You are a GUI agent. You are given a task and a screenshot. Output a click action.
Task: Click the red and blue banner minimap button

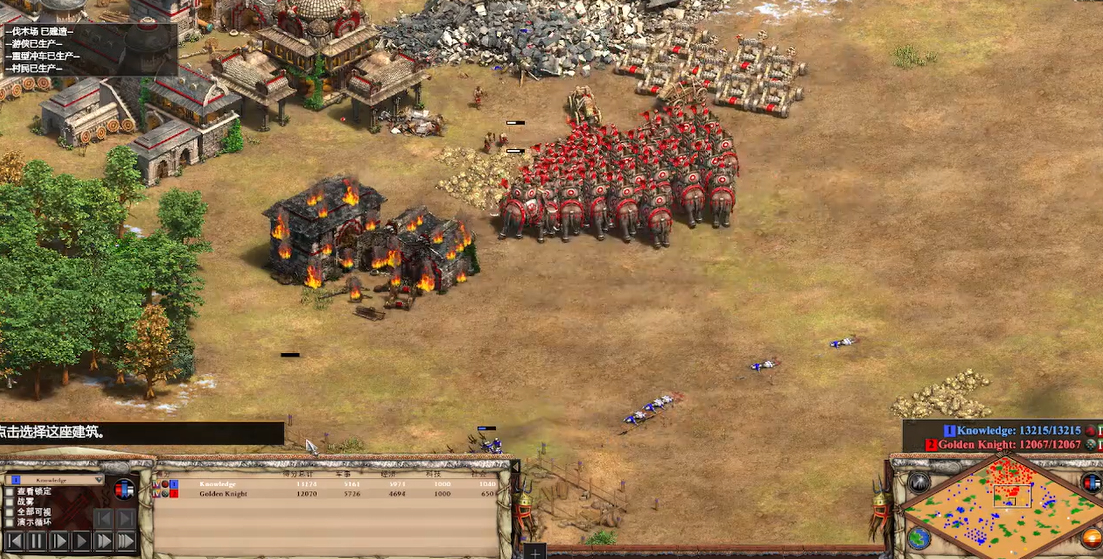click(1090, 482)
